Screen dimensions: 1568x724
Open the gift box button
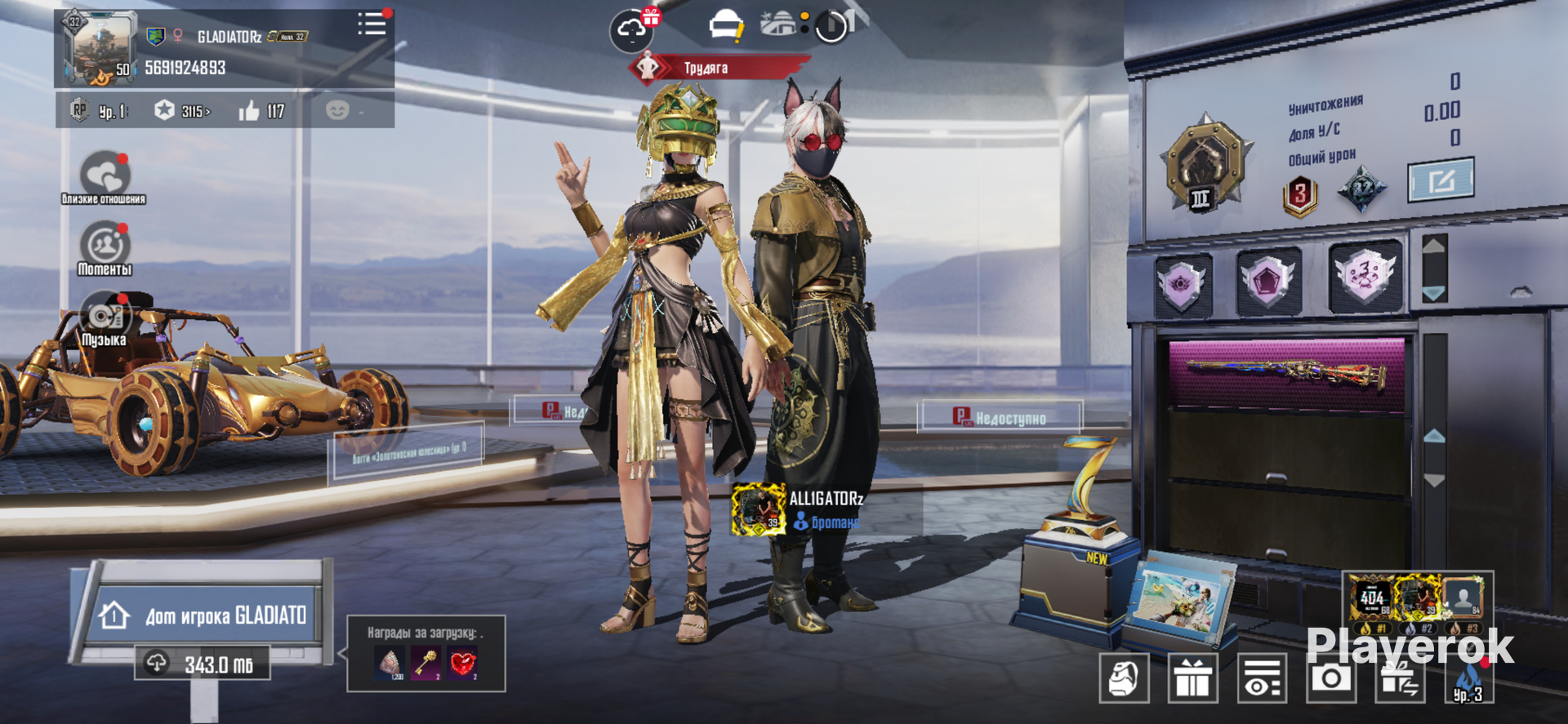pos(1192,678)
